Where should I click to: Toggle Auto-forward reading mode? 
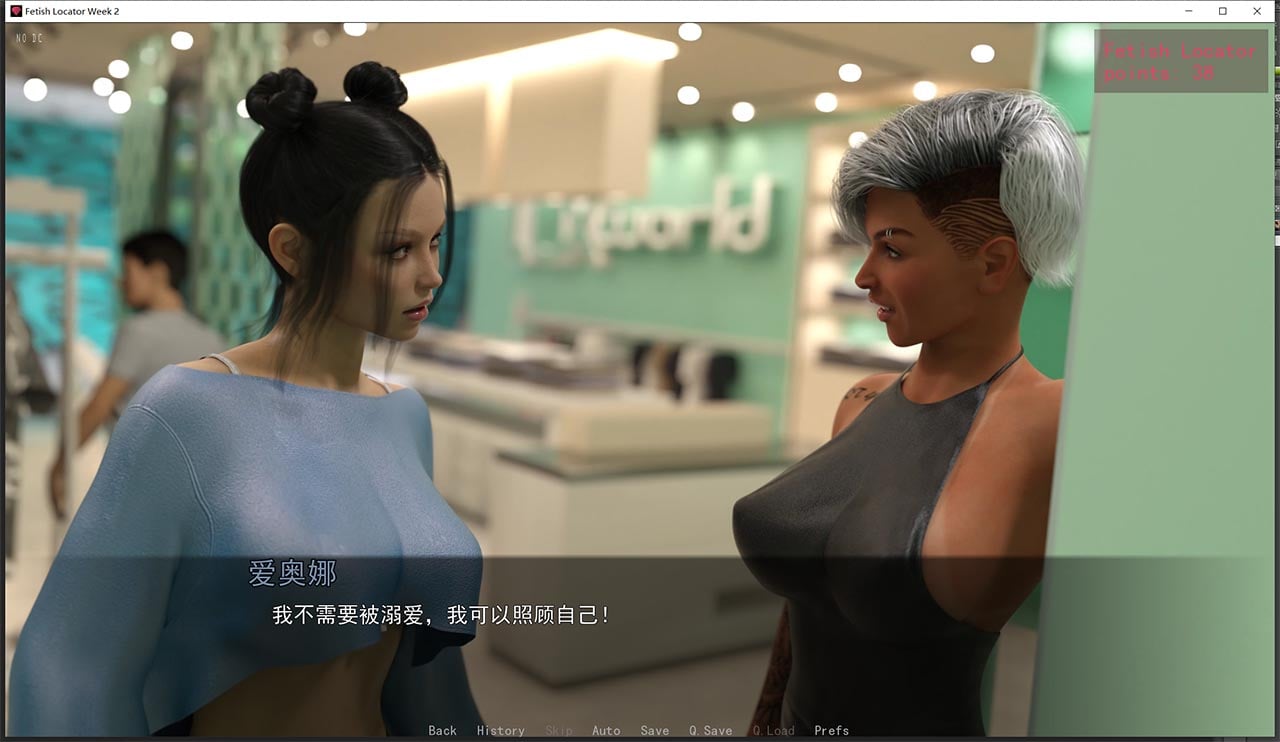pos(606,730)
